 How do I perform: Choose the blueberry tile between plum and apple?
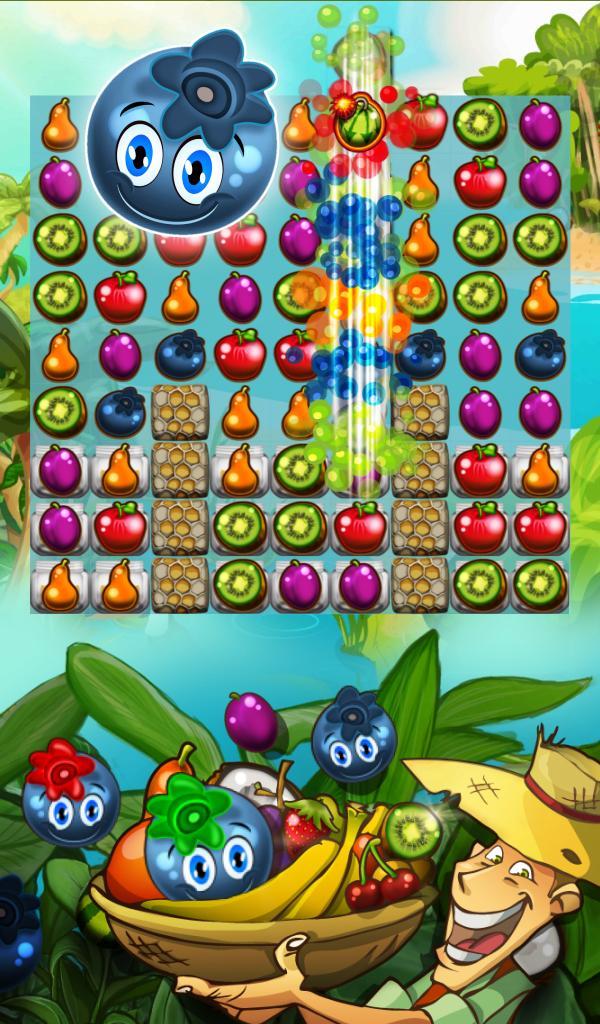coord(180,355)
